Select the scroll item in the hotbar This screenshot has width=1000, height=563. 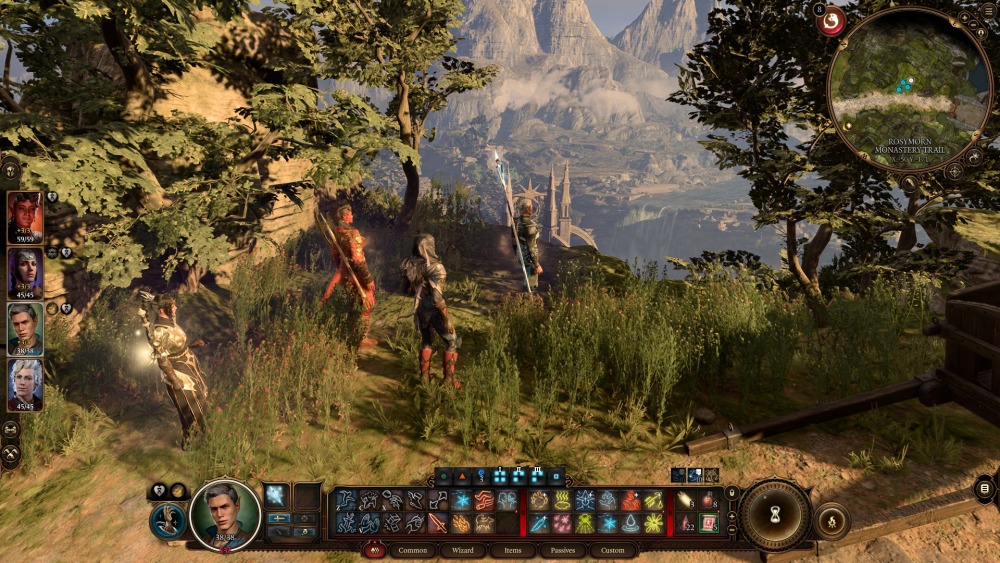click(708, 523)
